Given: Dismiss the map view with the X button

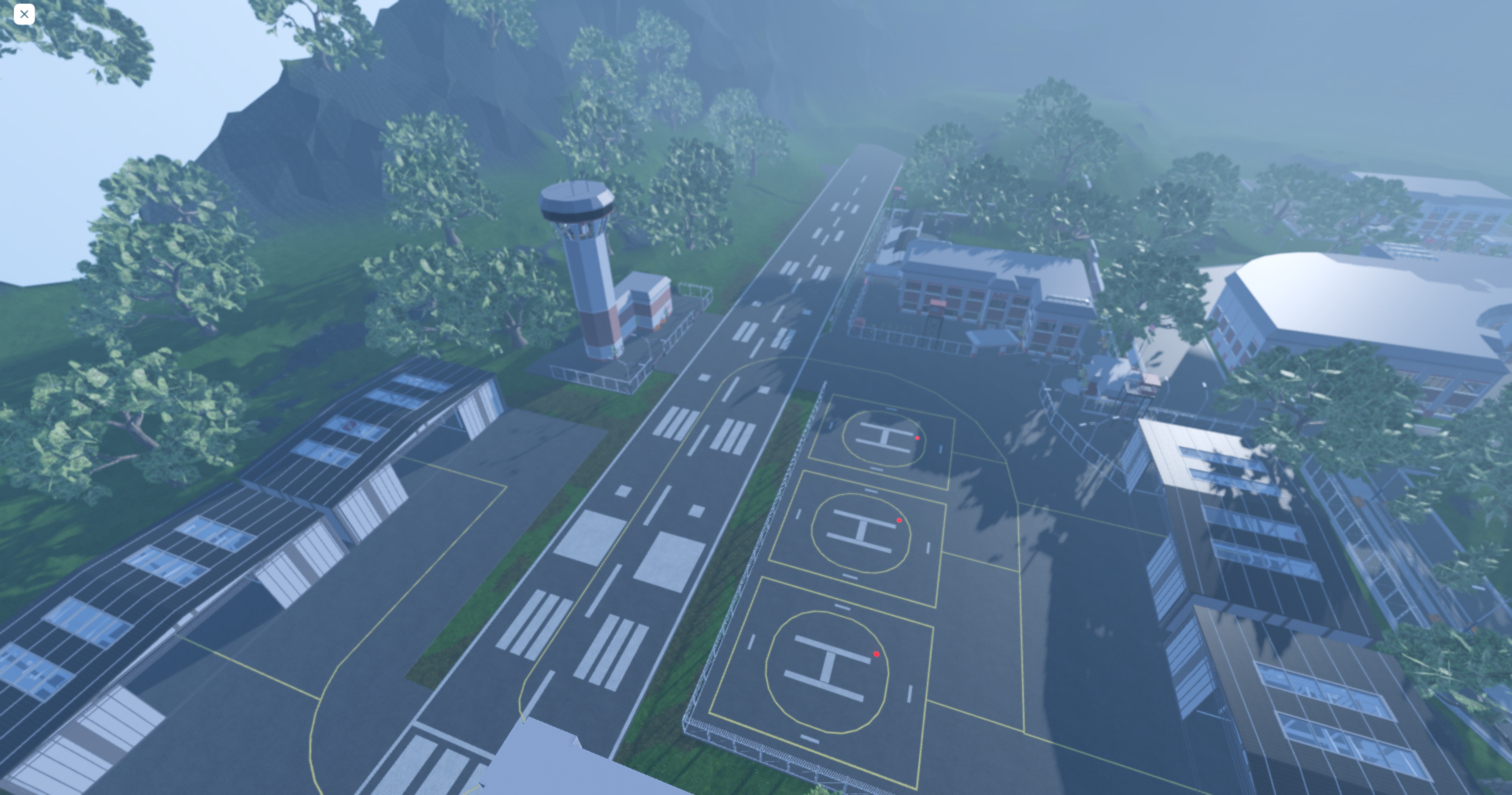Looking at the screenshot, I should point(24,13).
